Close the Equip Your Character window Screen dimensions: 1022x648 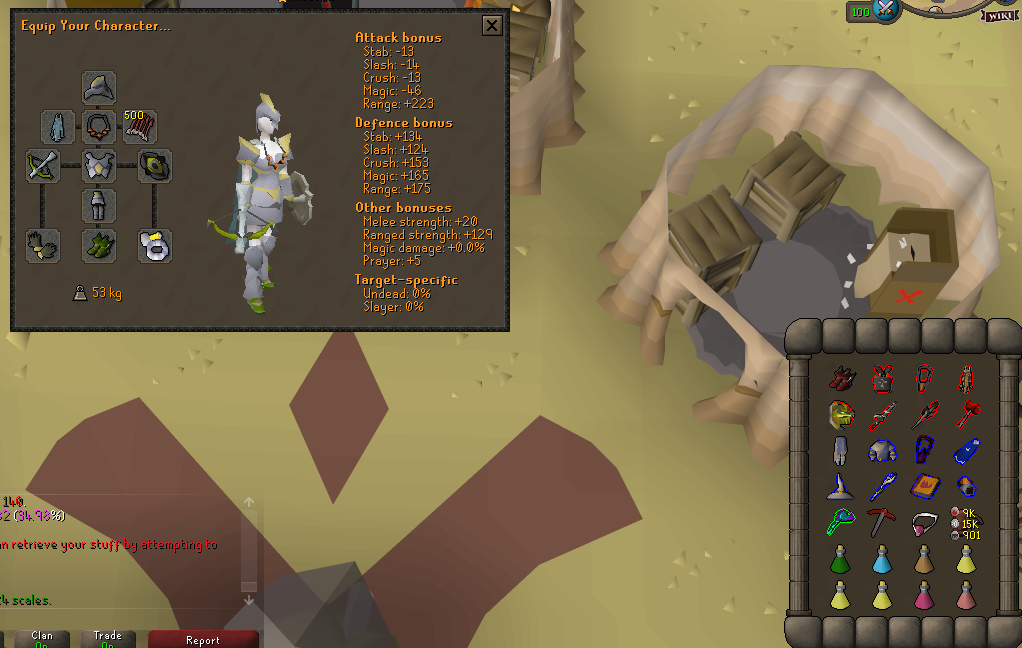[492, 26]
